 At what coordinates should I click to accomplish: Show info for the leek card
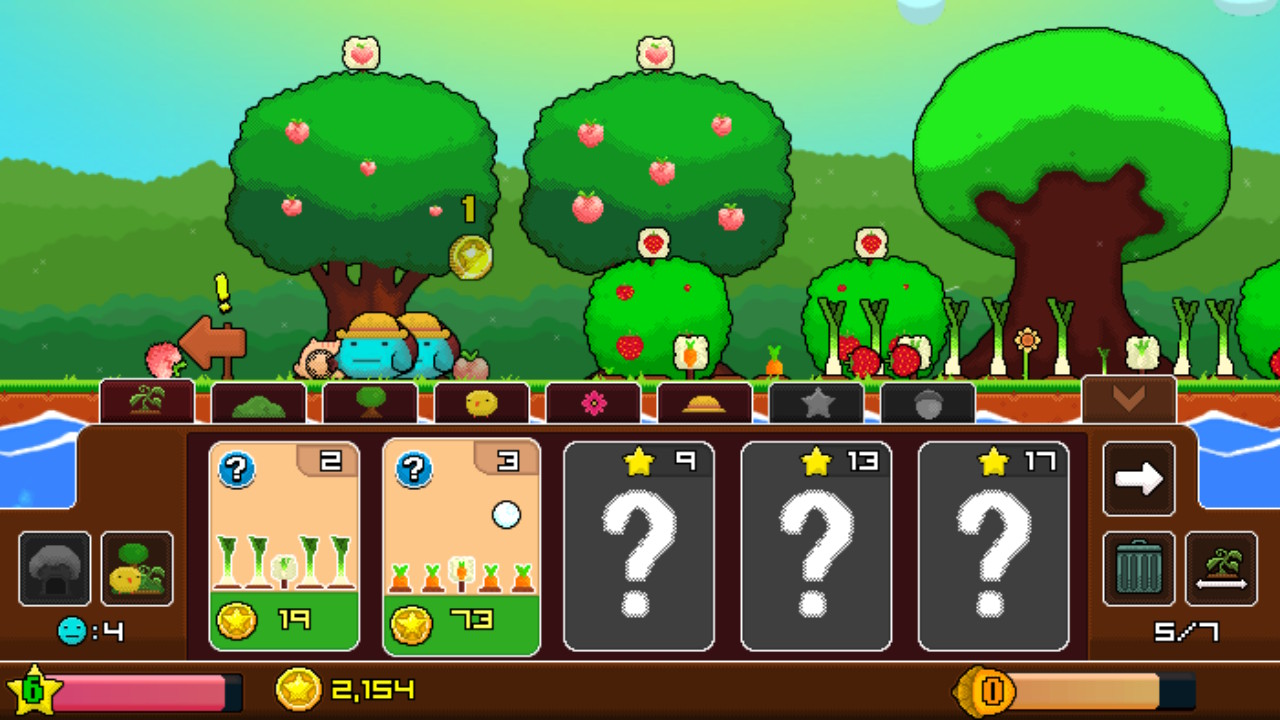[236, 468]
